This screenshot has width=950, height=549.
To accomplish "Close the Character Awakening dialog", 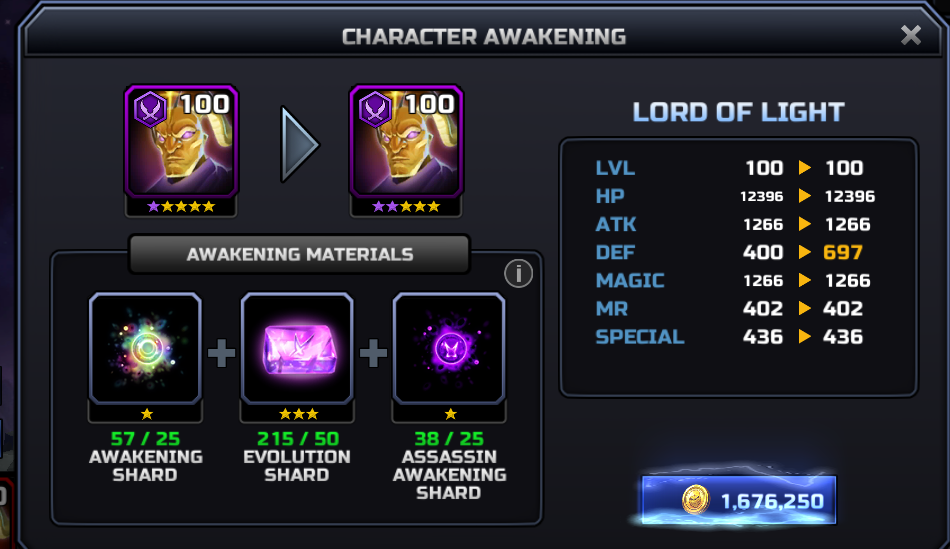I will pyautogui.click(x=910, y=36).
